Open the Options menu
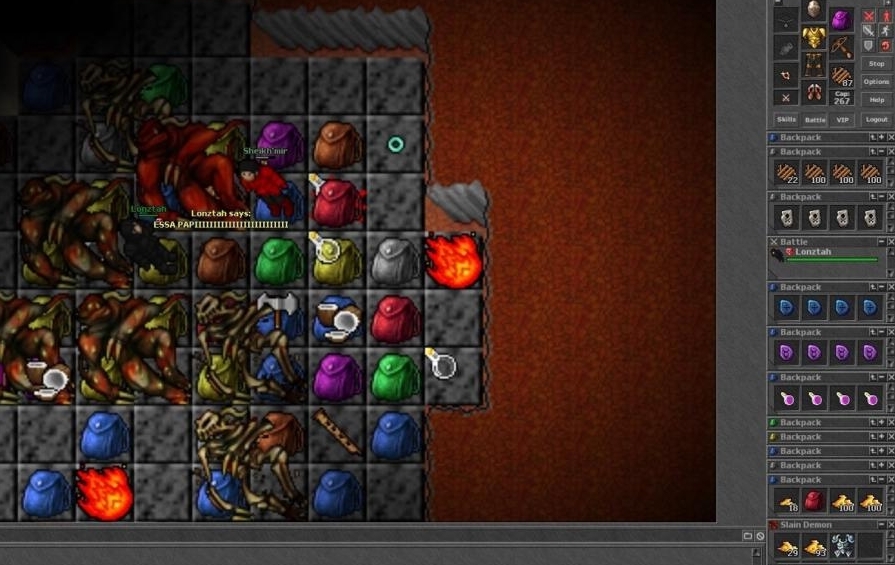Screen dimensions: 895x565 pos(876,81)
